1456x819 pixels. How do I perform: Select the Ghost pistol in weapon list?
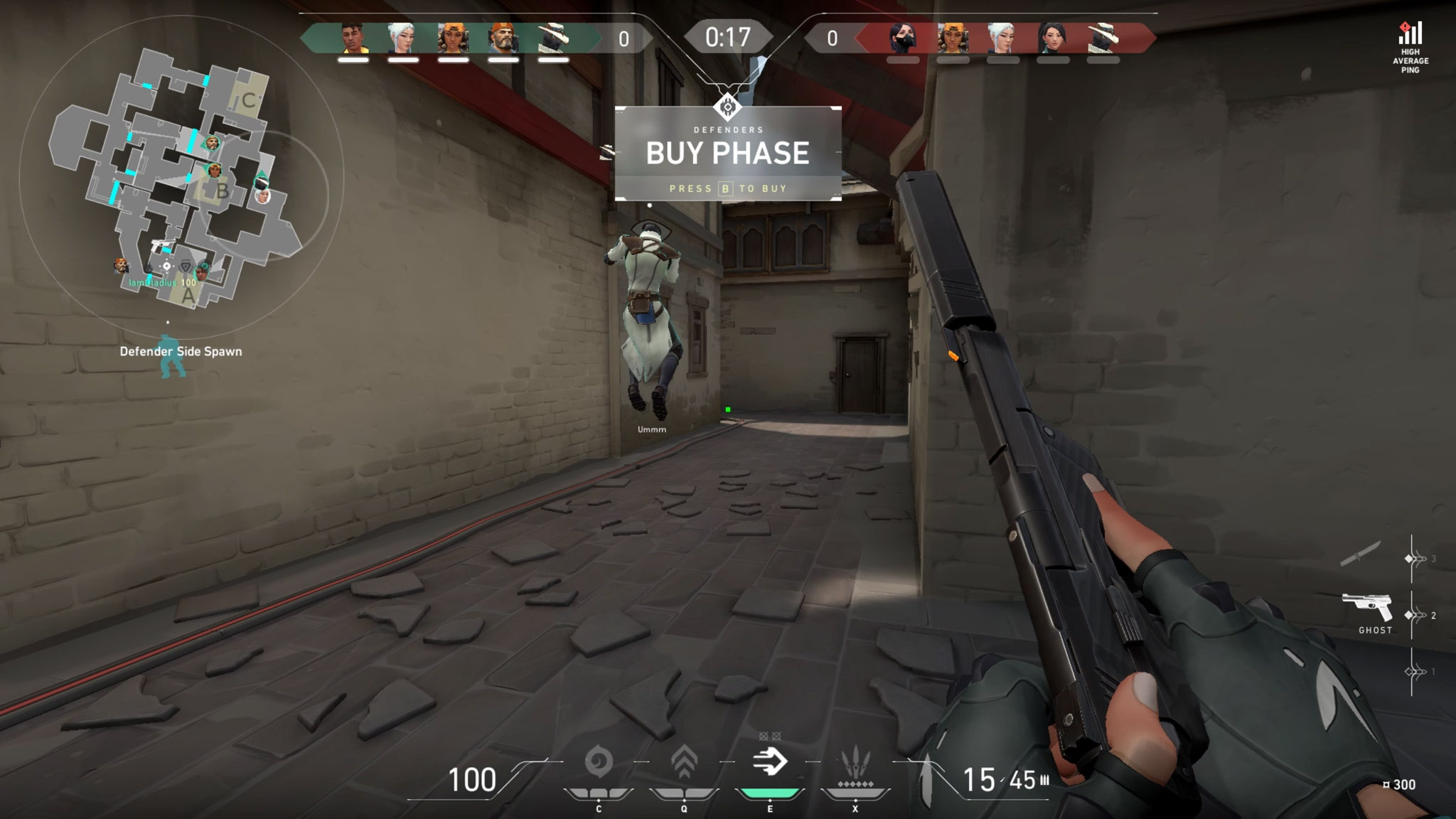1367,609
